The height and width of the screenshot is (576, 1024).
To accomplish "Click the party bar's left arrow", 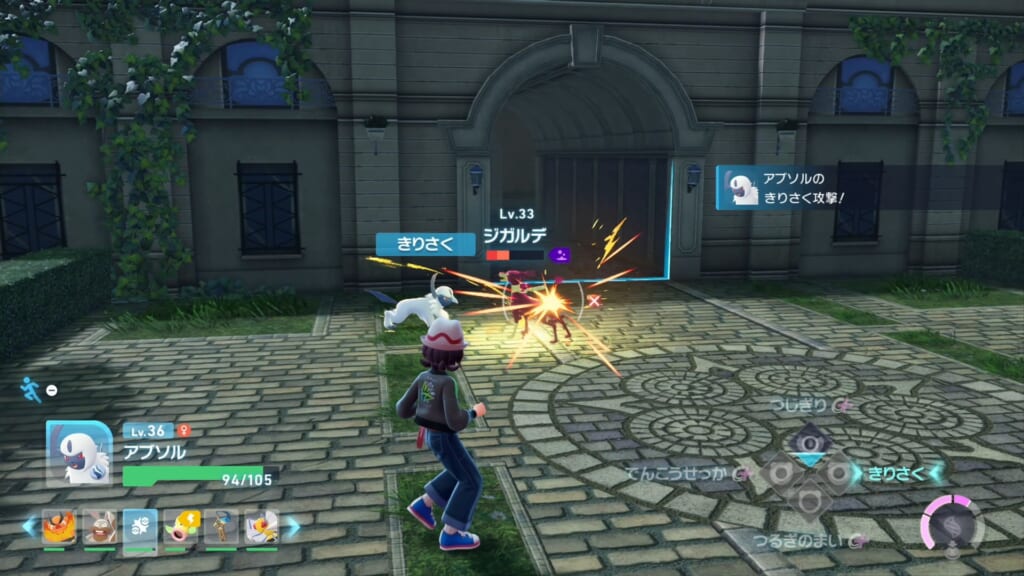I will click(29, 526).
